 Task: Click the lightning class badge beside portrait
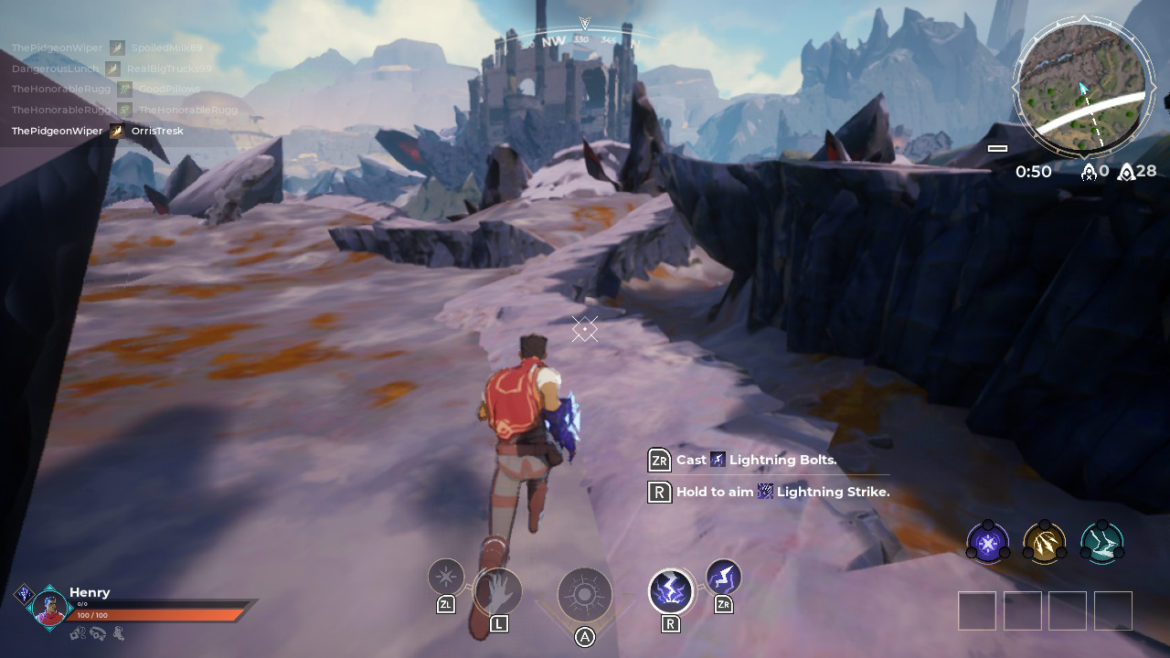pyautogui.click(x=23, y=594)
